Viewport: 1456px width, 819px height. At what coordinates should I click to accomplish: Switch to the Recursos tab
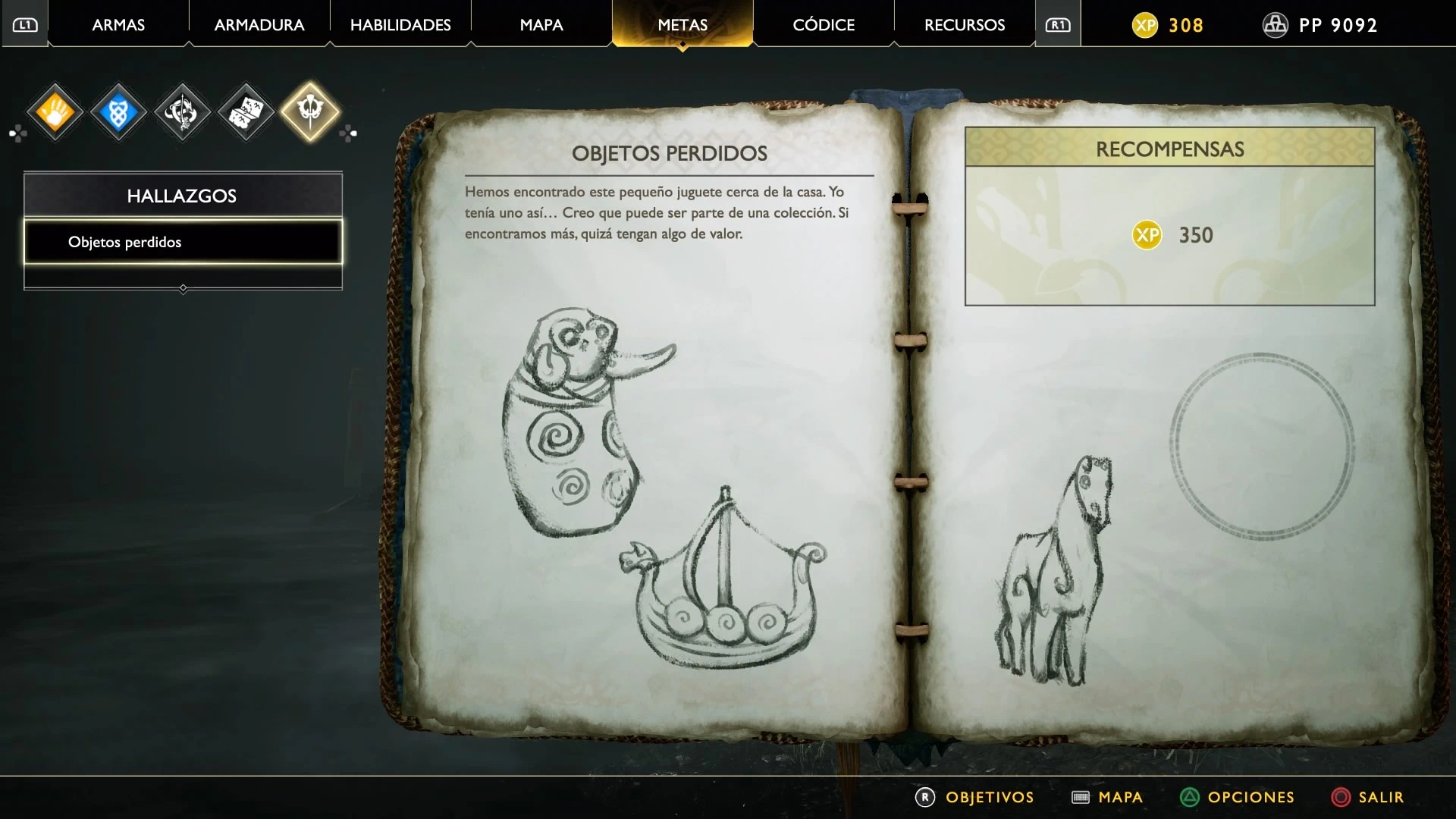click(x=965, y=25)
